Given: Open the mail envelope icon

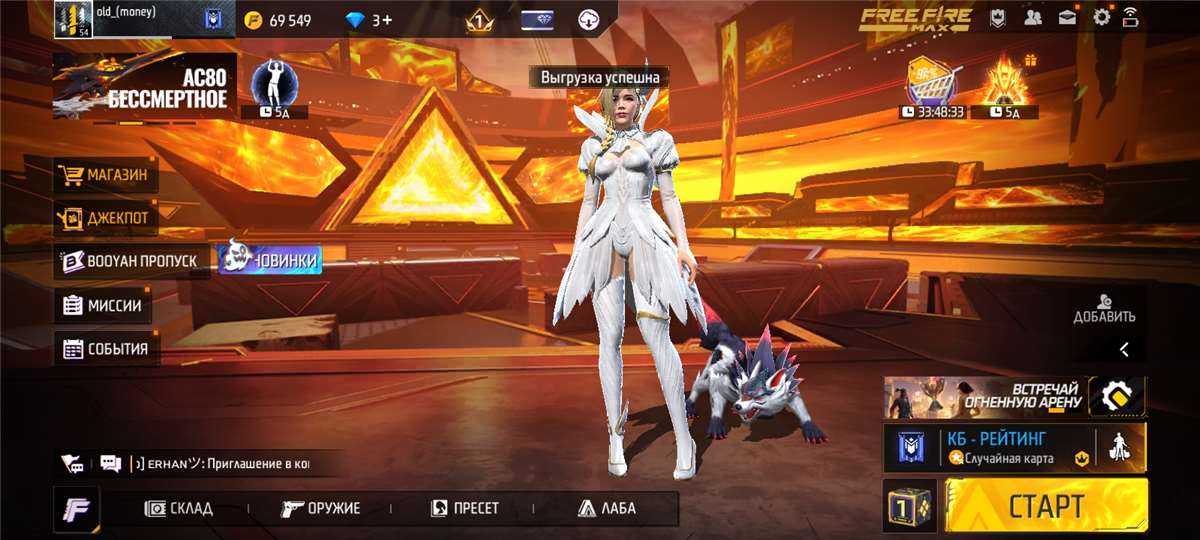Looking at the screenshot, I should tap(1067, 17).
